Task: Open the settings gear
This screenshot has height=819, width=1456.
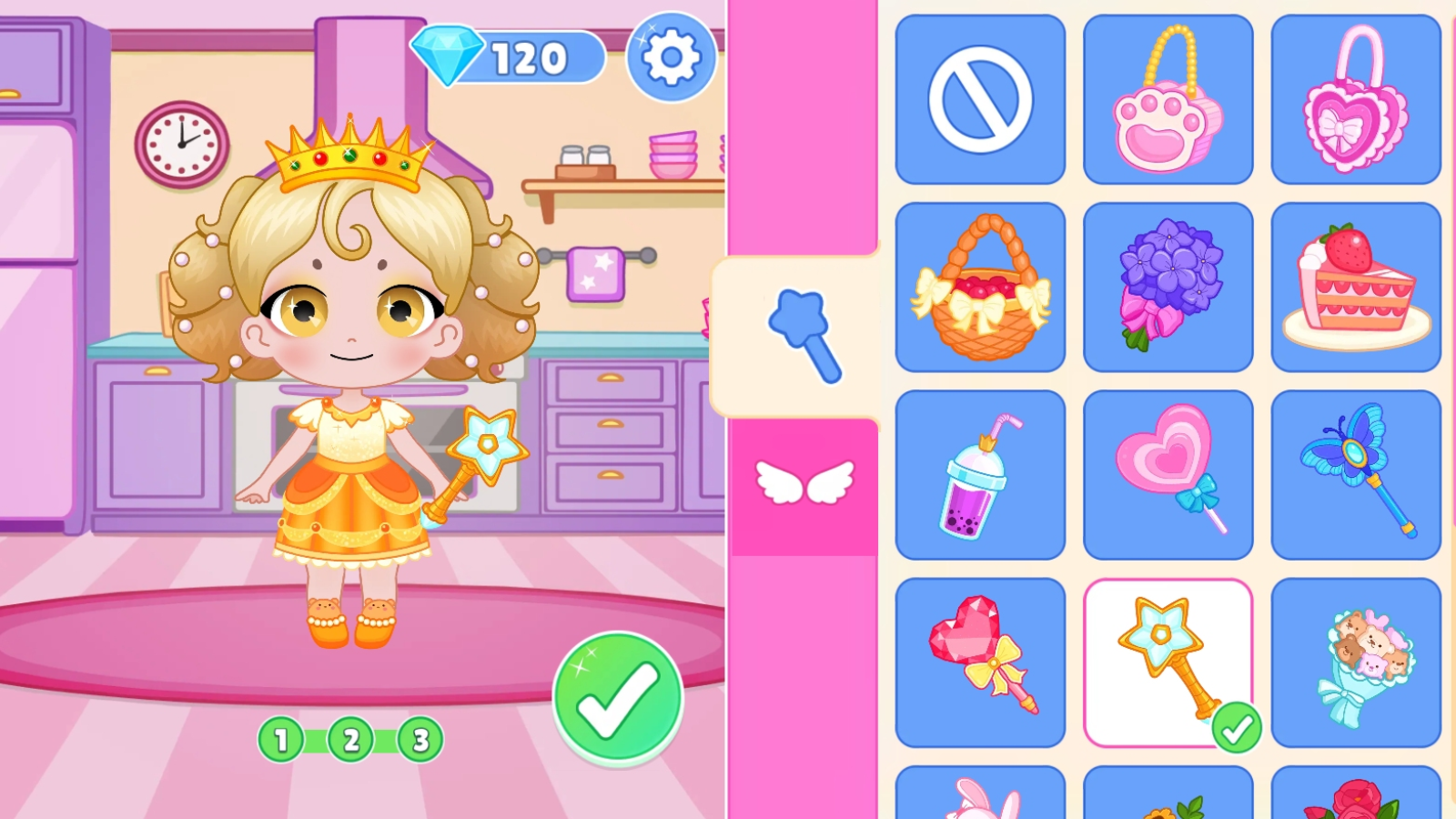Action: pos(671,58)
